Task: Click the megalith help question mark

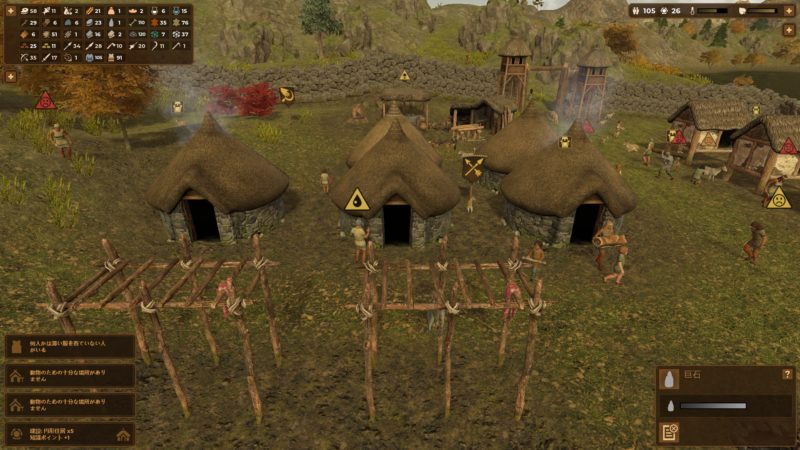Action: [x=788, y=373]
